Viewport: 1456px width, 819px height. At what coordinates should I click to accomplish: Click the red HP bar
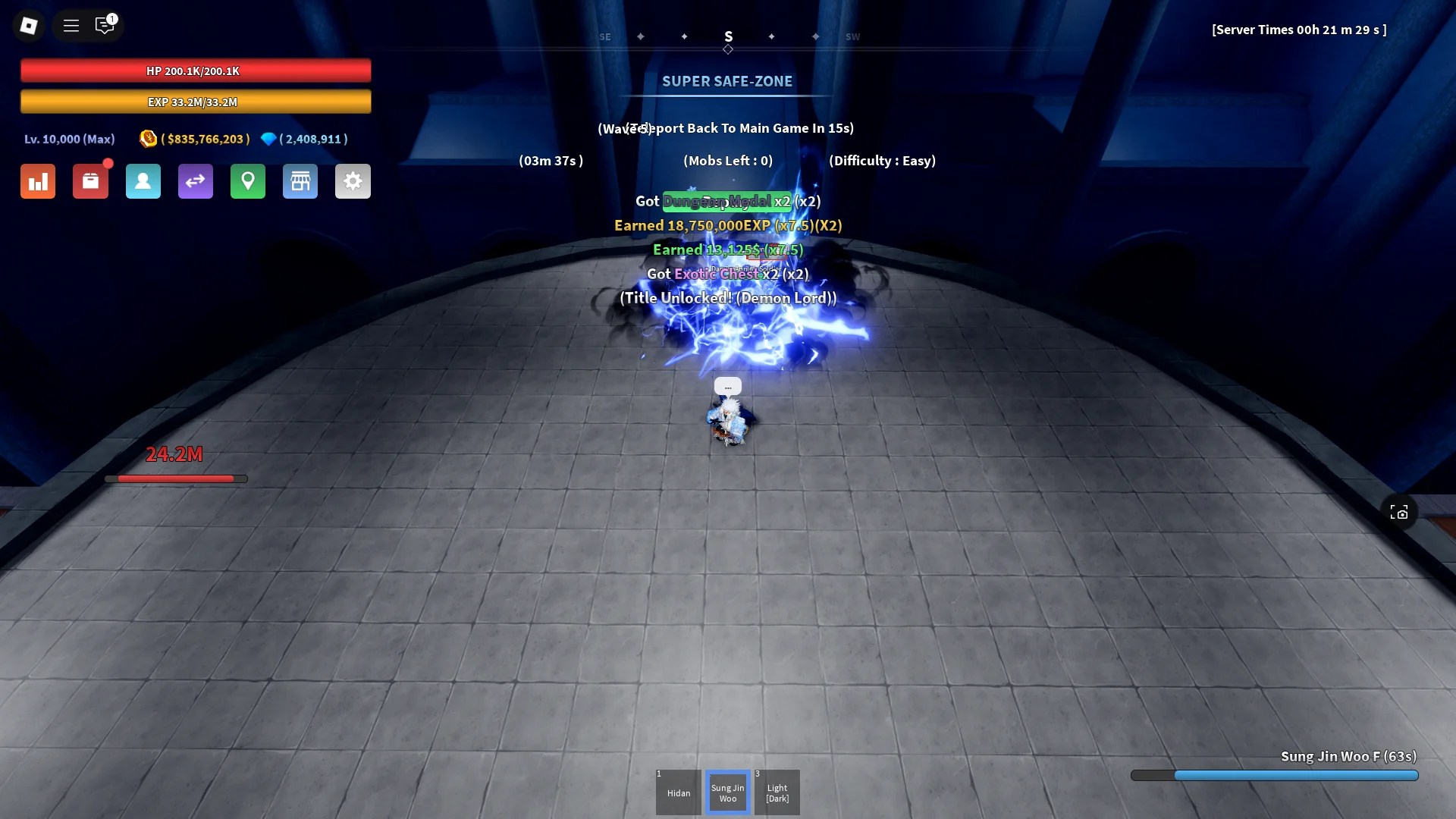(196, 71)
